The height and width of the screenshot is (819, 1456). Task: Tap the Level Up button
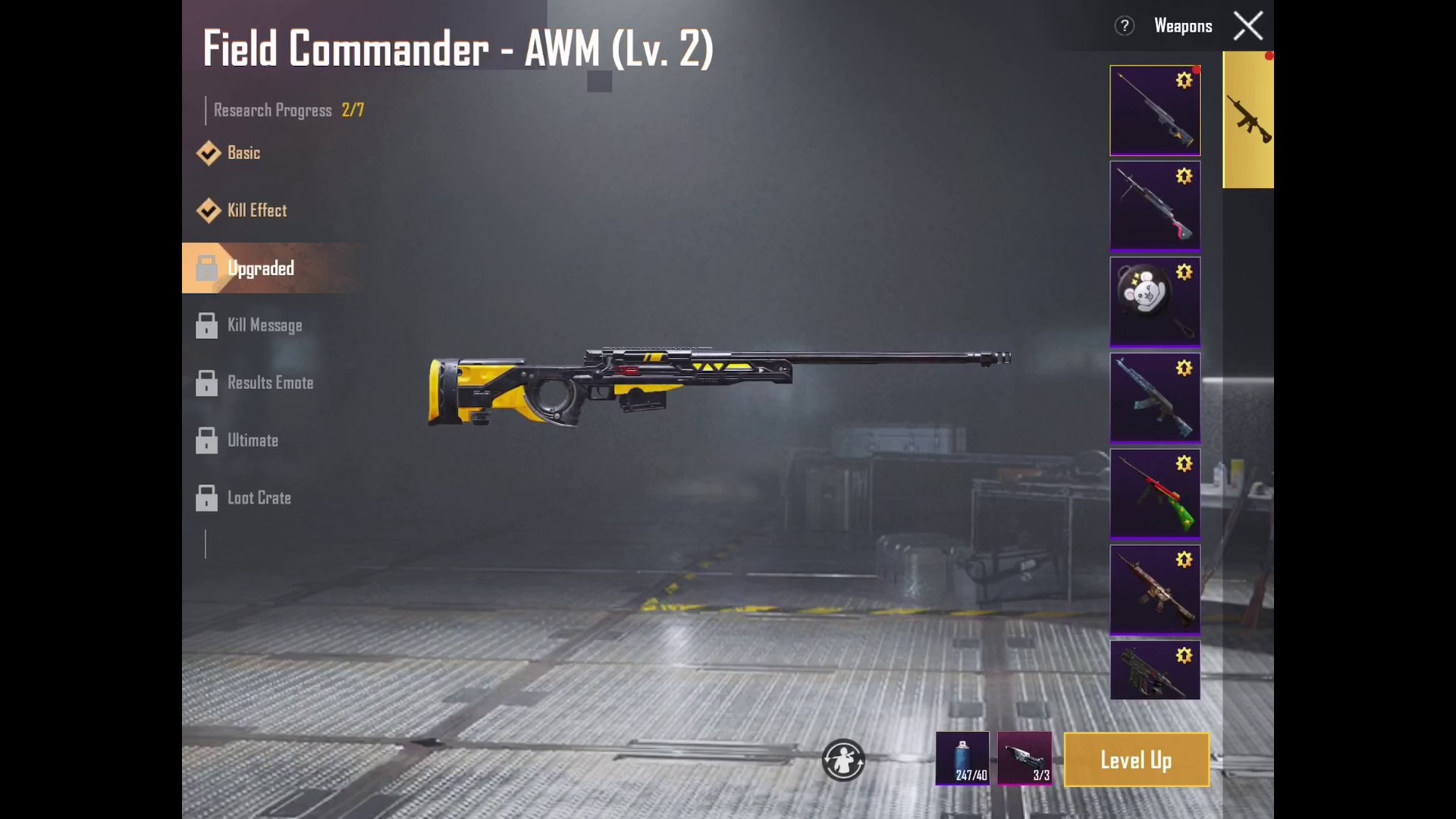(x=1136, y=760)
